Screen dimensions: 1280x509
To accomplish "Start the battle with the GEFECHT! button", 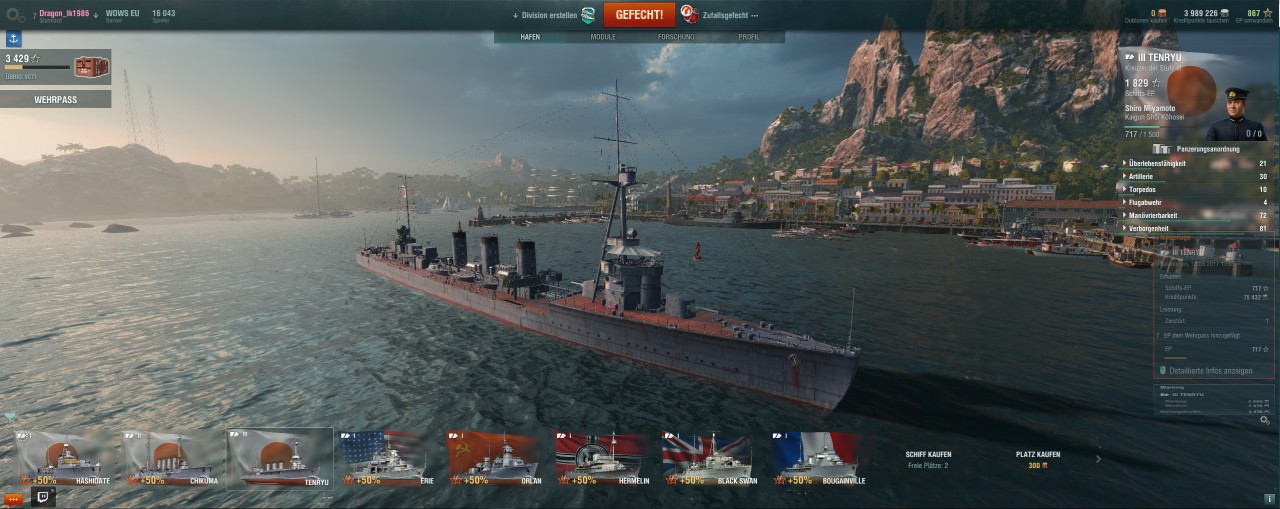I will pos(639,15).
